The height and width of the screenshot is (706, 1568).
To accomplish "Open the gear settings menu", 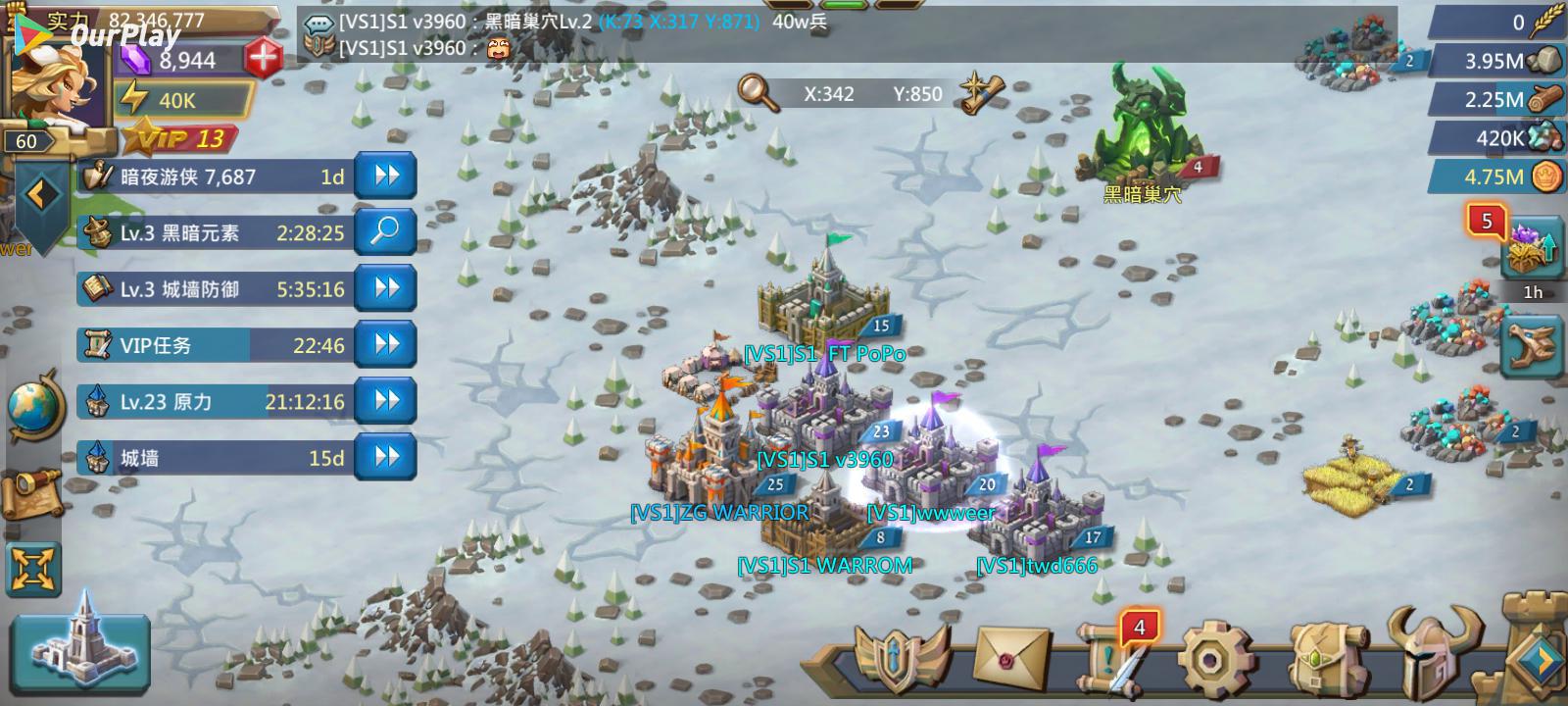I will tap(1214, 658).
